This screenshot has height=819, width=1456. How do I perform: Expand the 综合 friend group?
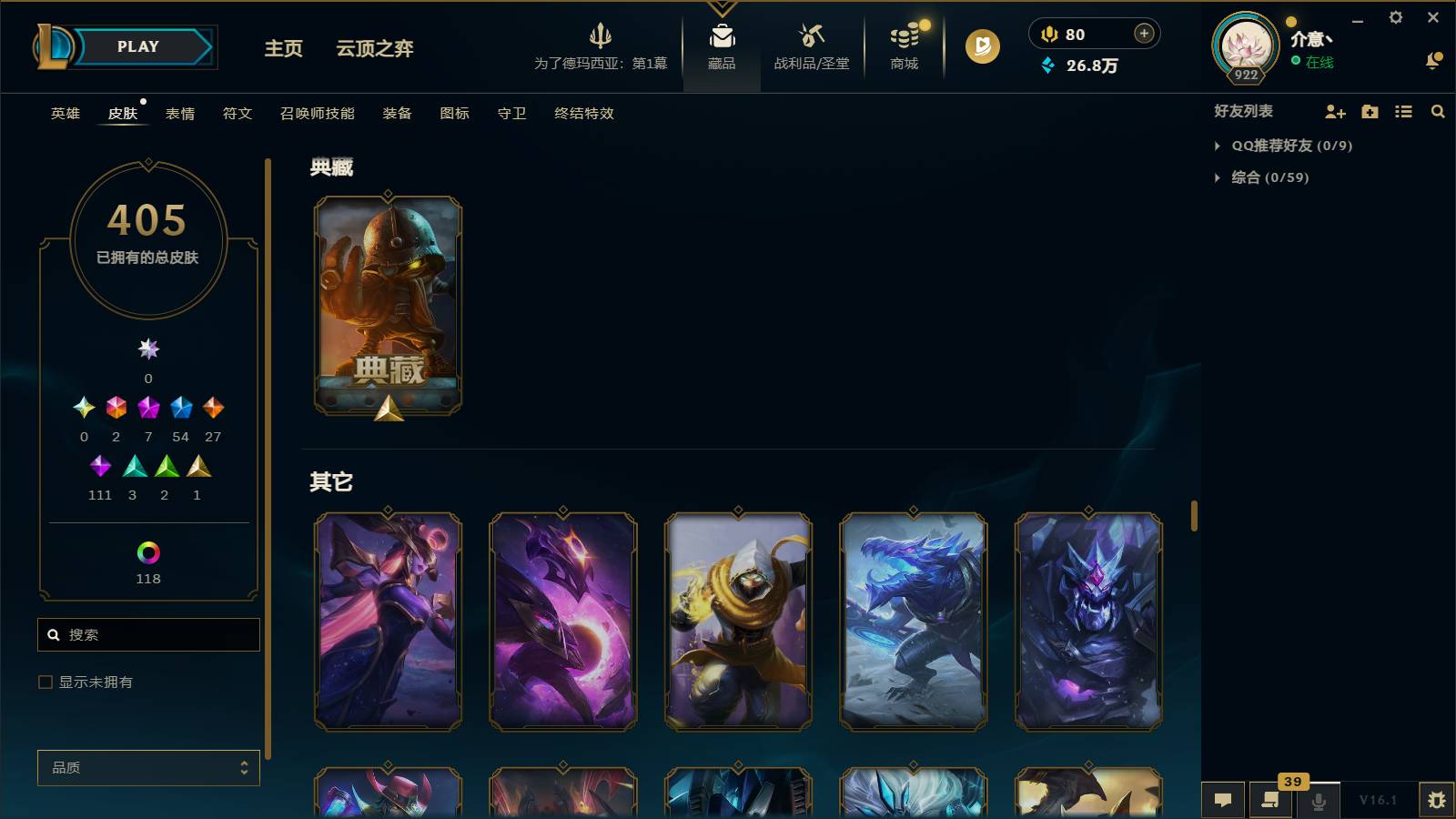tap(1218, 178)
